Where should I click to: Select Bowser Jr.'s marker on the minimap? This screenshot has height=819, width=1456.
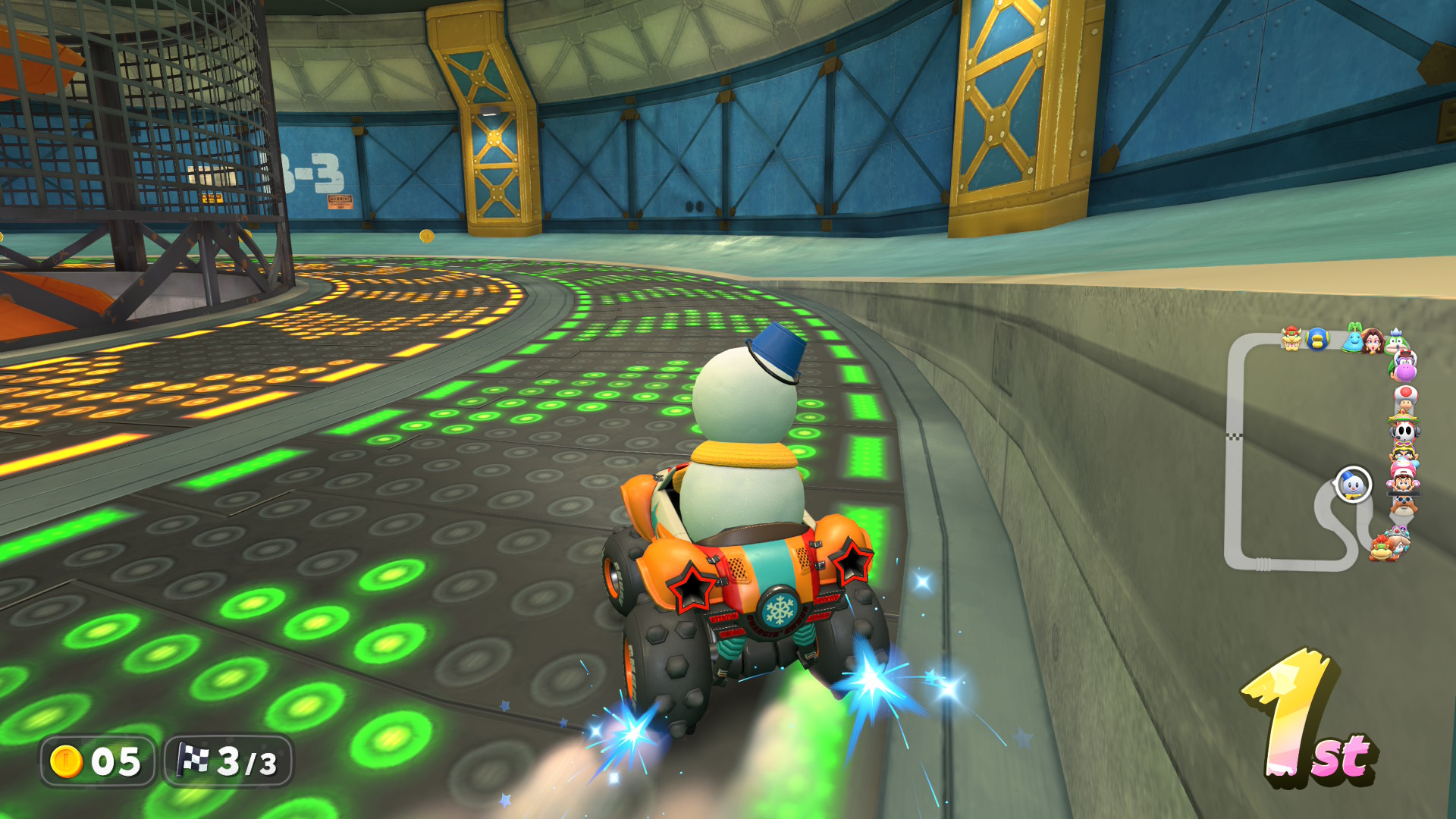(1380, 548)
